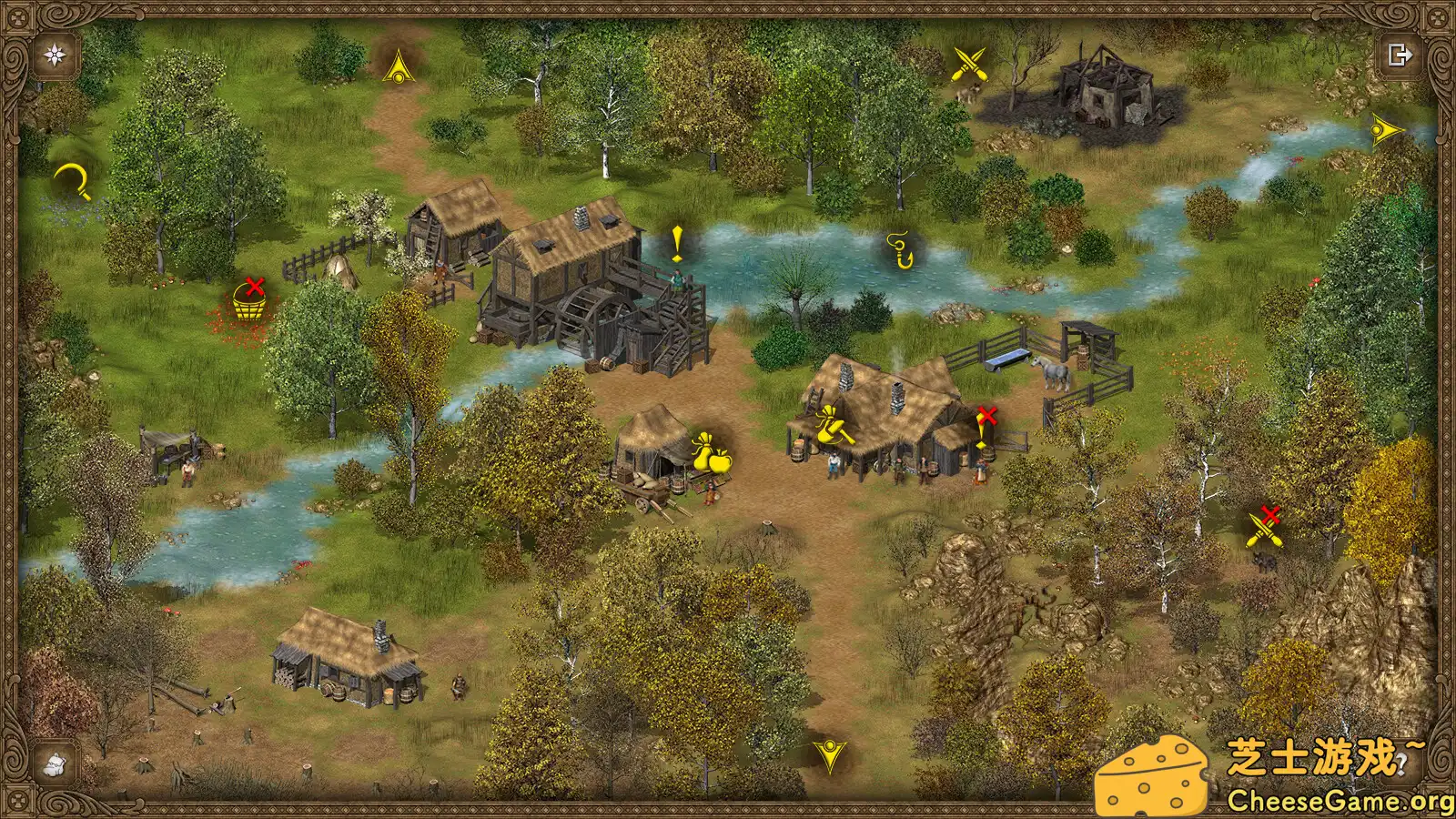Select the basket with red X marker
Viewport: 1456px width, 819px height.
pyautogui.click(x=250, y=300)
